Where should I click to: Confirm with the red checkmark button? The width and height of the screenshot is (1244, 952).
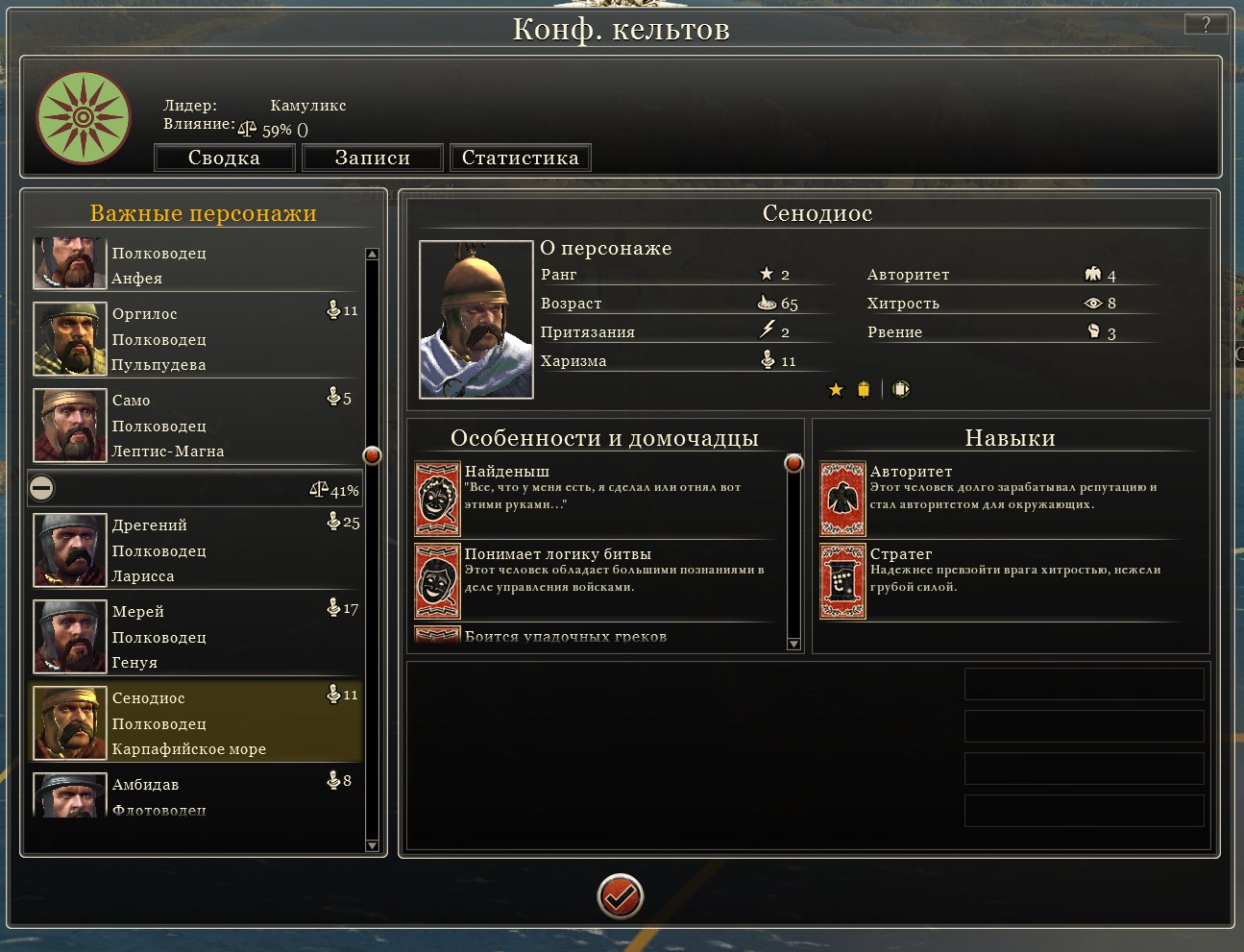(x=620, y=897)
